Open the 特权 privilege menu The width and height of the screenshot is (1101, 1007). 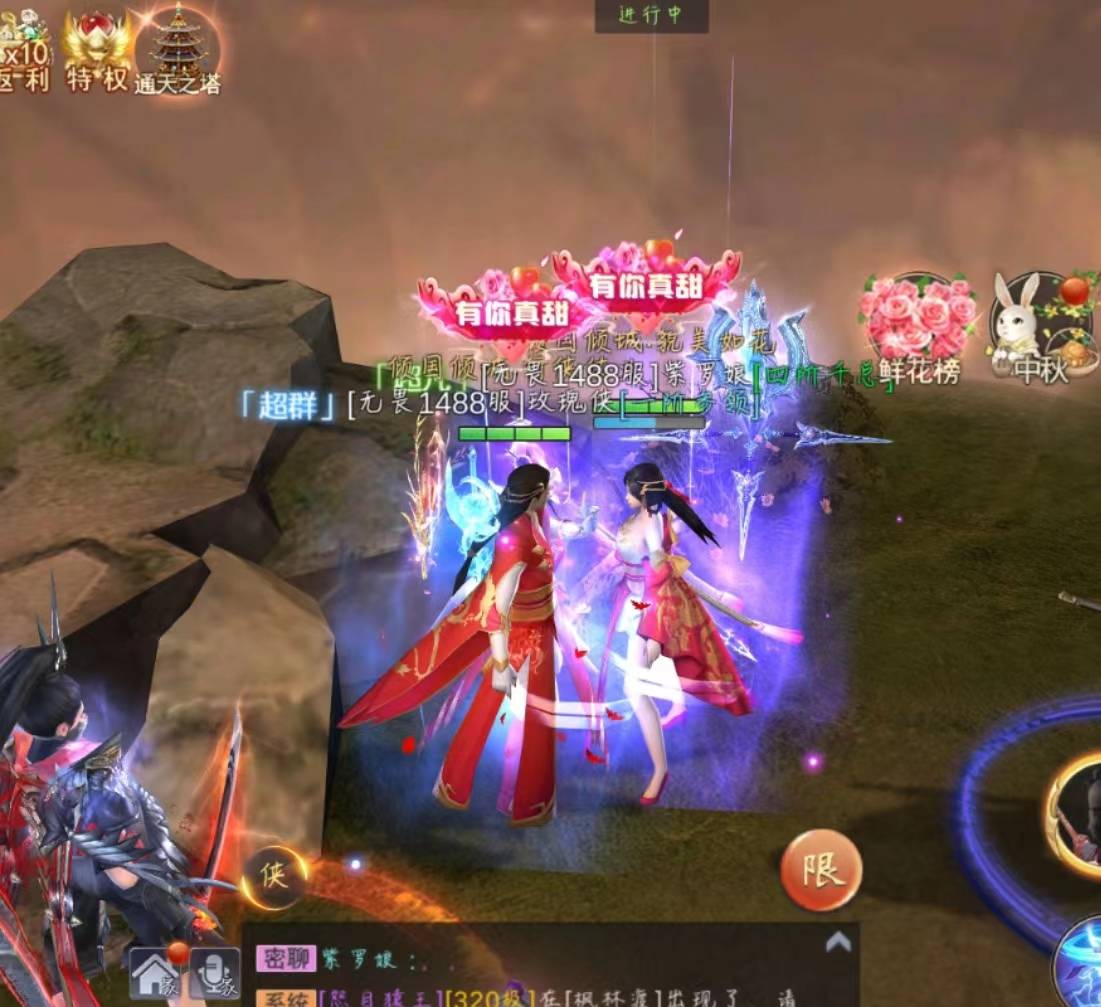point(97,50)
